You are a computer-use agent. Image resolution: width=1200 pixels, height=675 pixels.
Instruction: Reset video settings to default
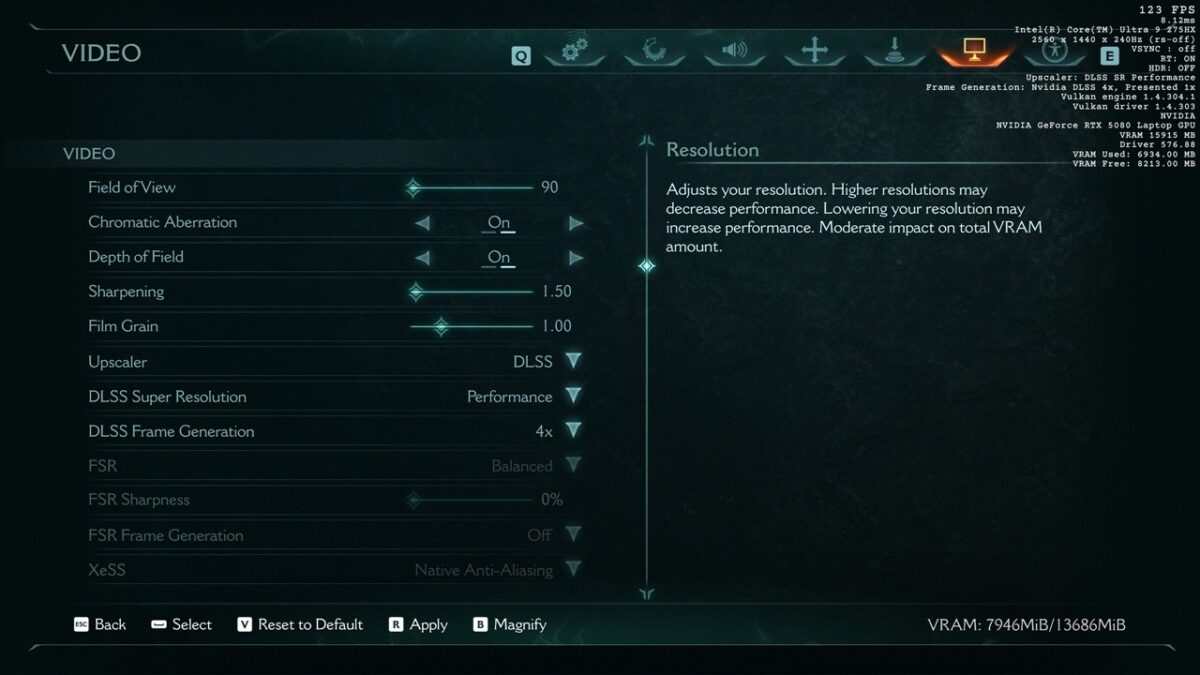point(300,624)
